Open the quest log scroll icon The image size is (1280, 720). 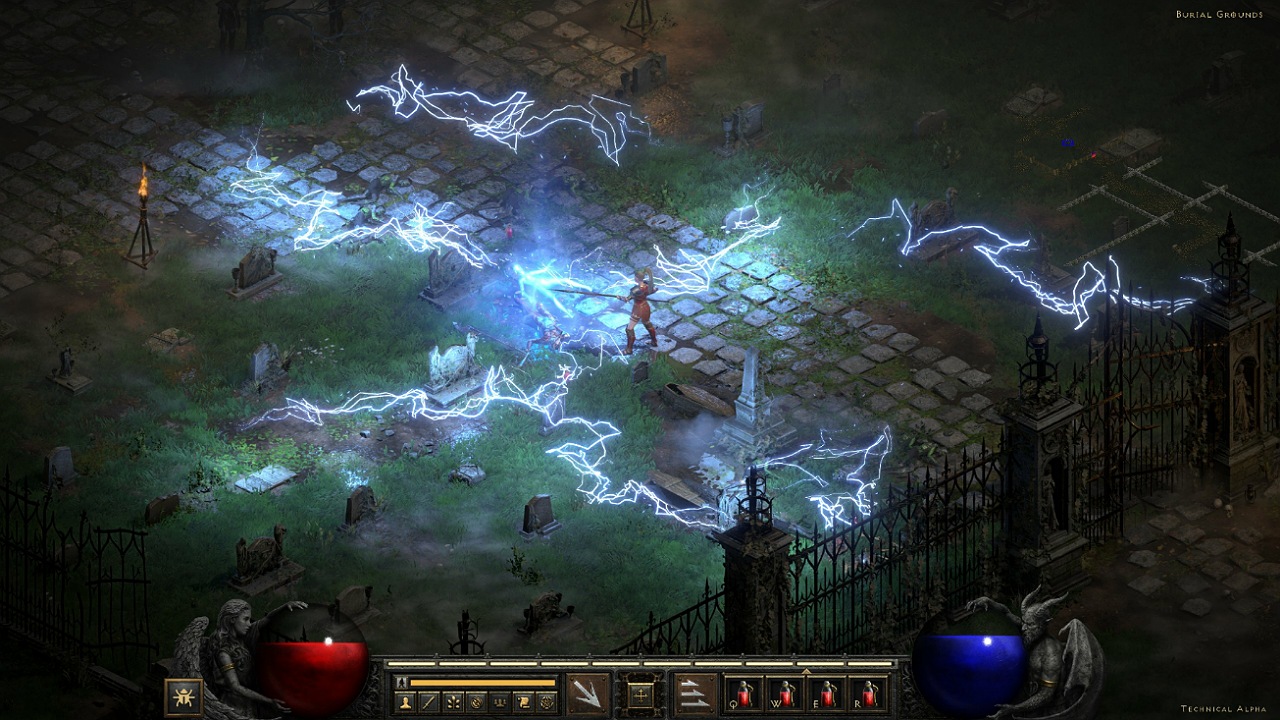coord(523,702)
